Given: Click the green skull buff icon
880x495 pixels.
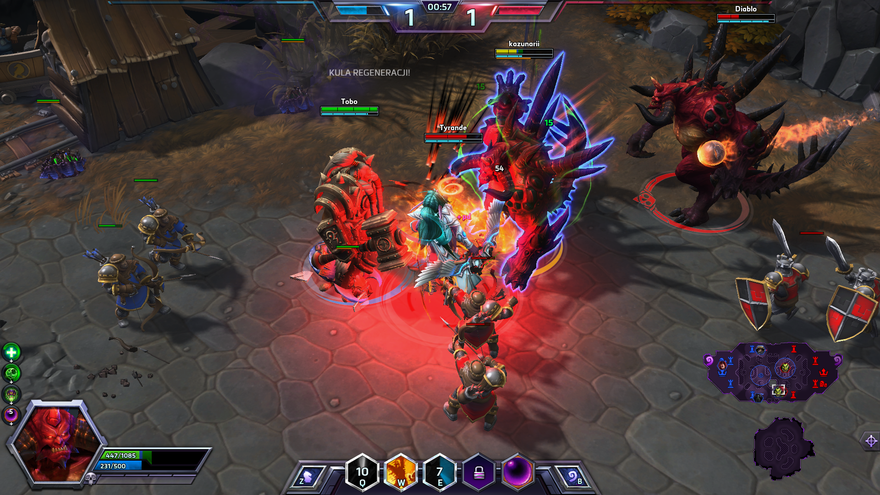Looking at the screenshot, I should coord(11,373).
